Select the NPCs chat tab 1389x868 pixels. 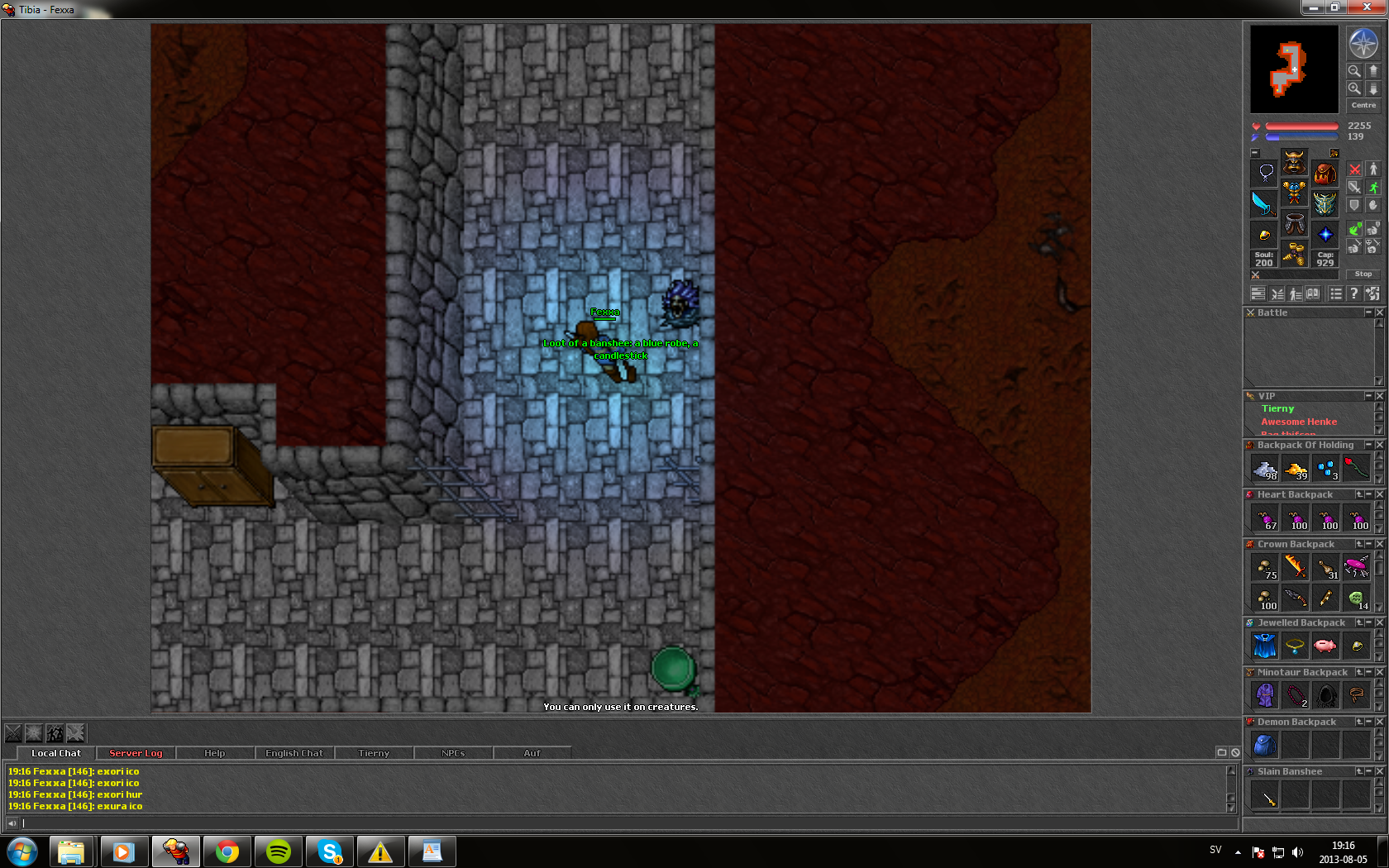[x=453, y=753]
